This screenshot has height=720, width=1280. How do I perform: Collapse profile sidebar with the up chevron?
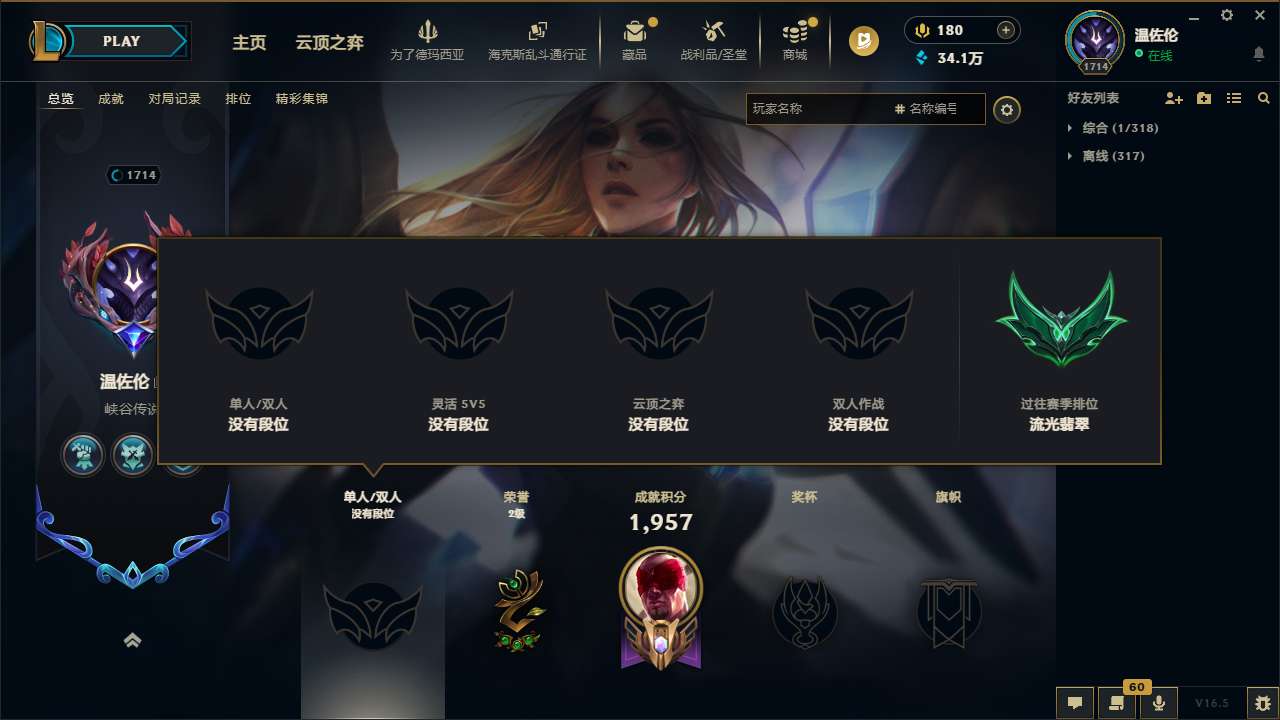(x=133, y=640)
